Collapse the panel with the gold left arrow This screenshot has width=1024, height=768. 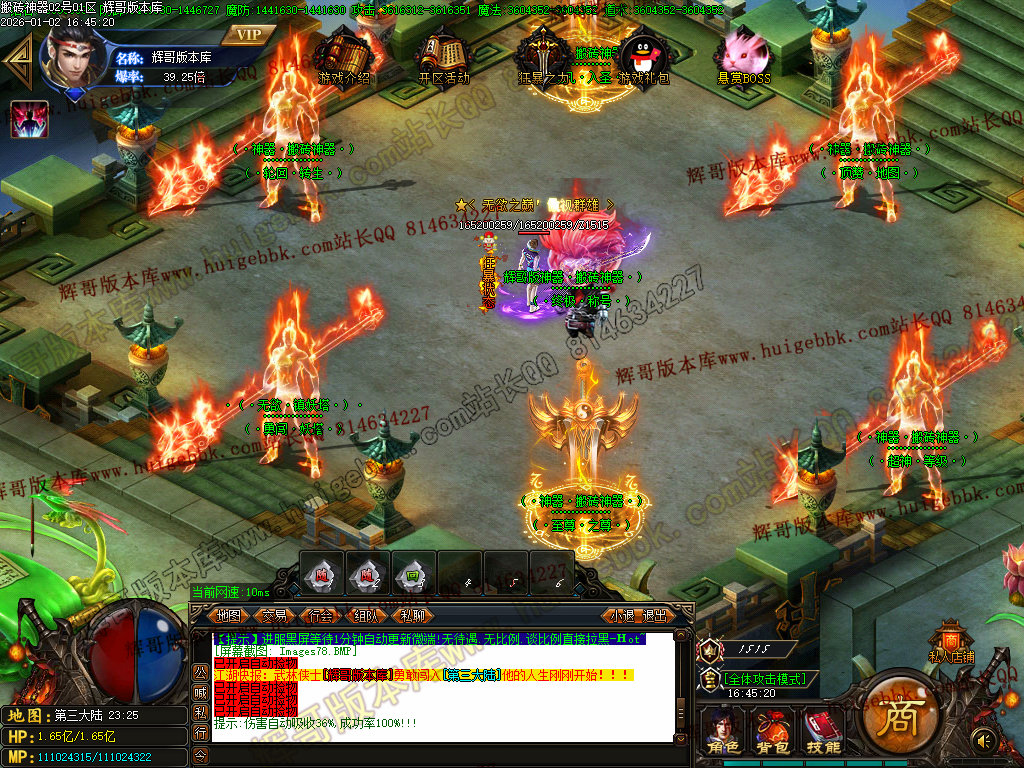tap(18, 63)
